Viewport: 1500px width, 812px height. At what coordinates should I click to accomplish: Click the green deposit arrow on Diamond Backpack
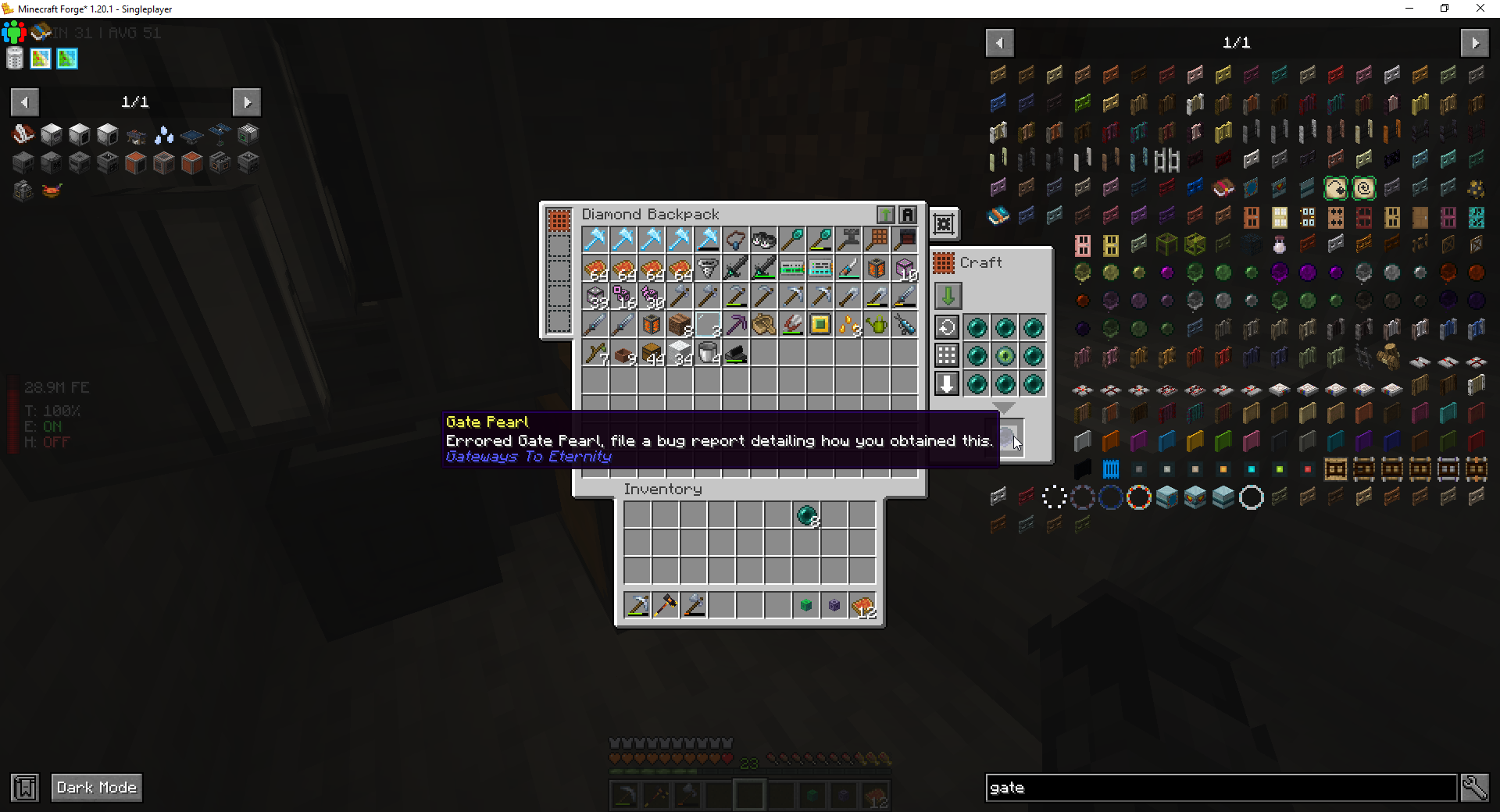[884, 214]
